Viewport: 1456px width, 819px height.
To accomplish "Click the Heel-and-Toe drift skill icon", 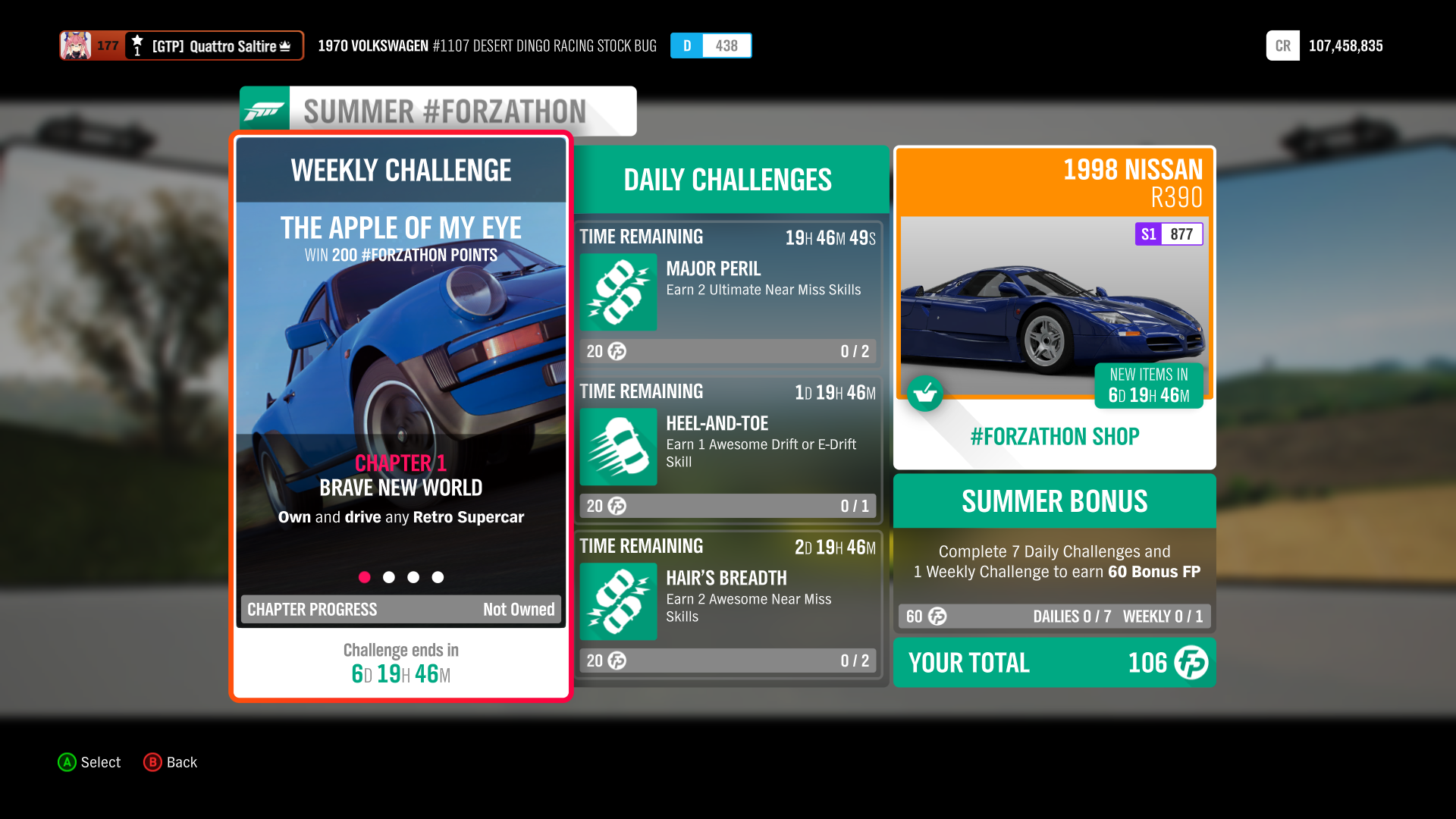I will (x=617, y=447).
